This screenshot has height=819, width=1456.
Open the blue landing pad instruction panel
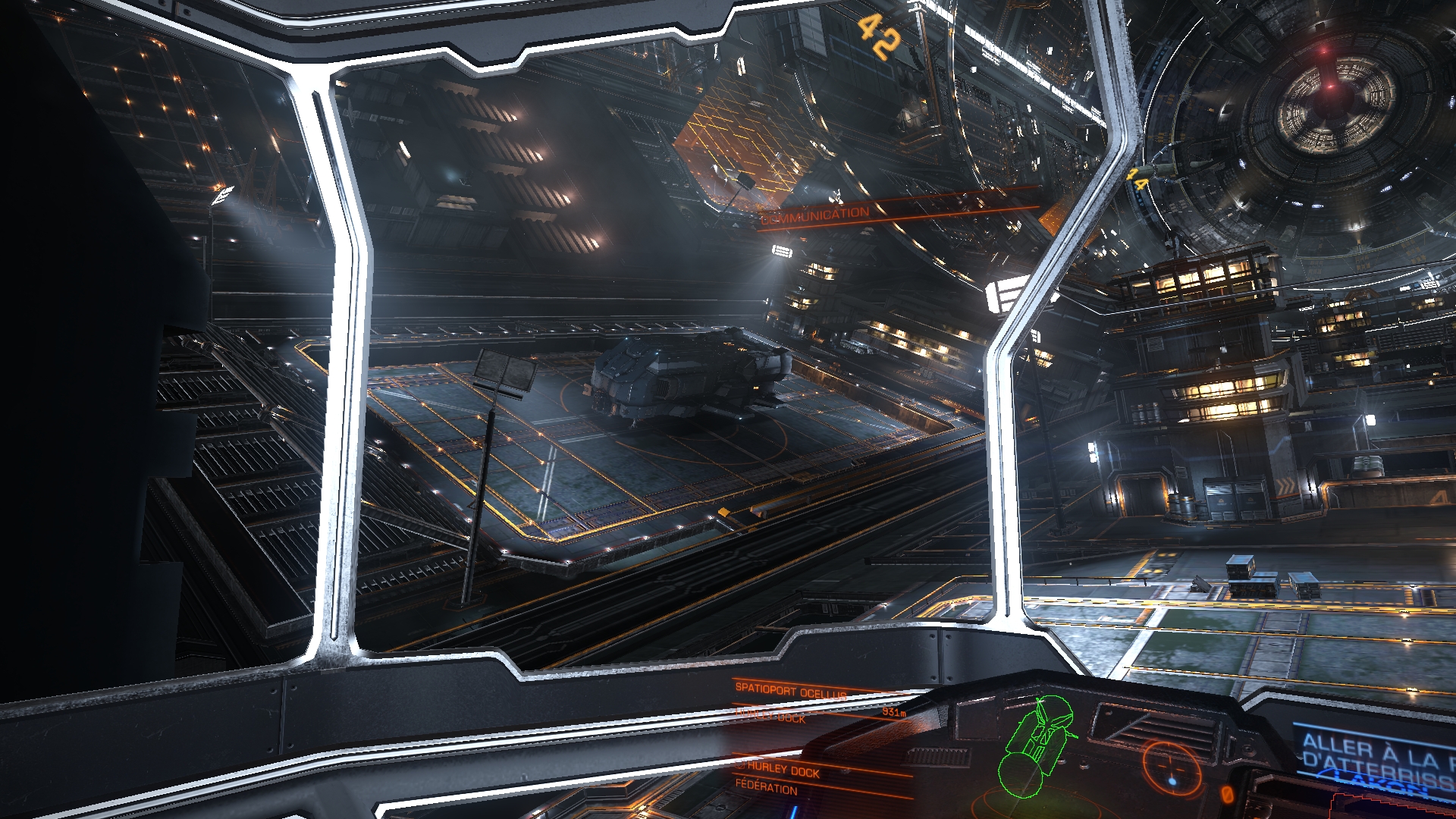point(1374,755)
